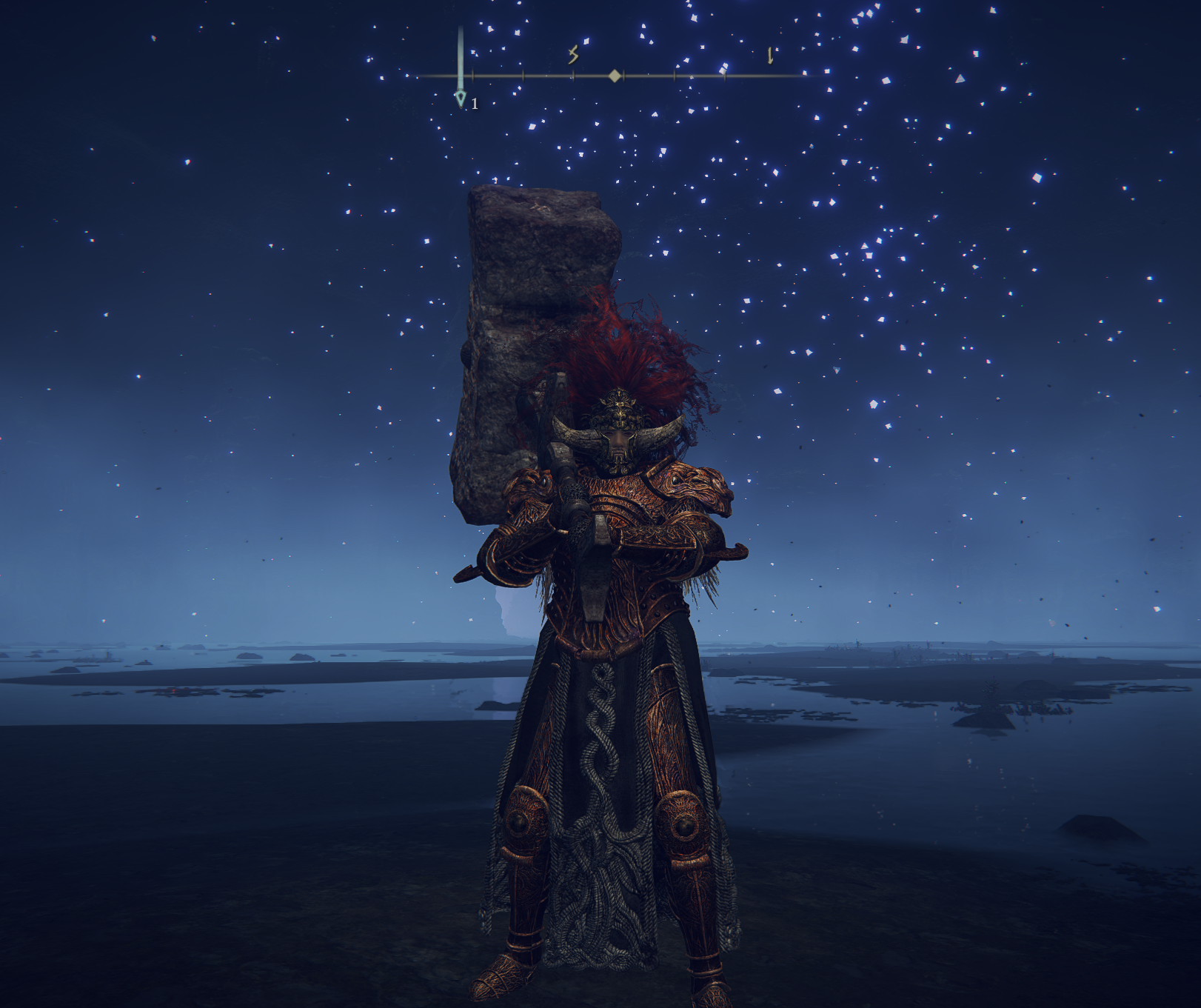This screenshot has width=1201, height=1008.
Task: Click the blue beacon marker on the compass
Action: click(x=461, y=96)
